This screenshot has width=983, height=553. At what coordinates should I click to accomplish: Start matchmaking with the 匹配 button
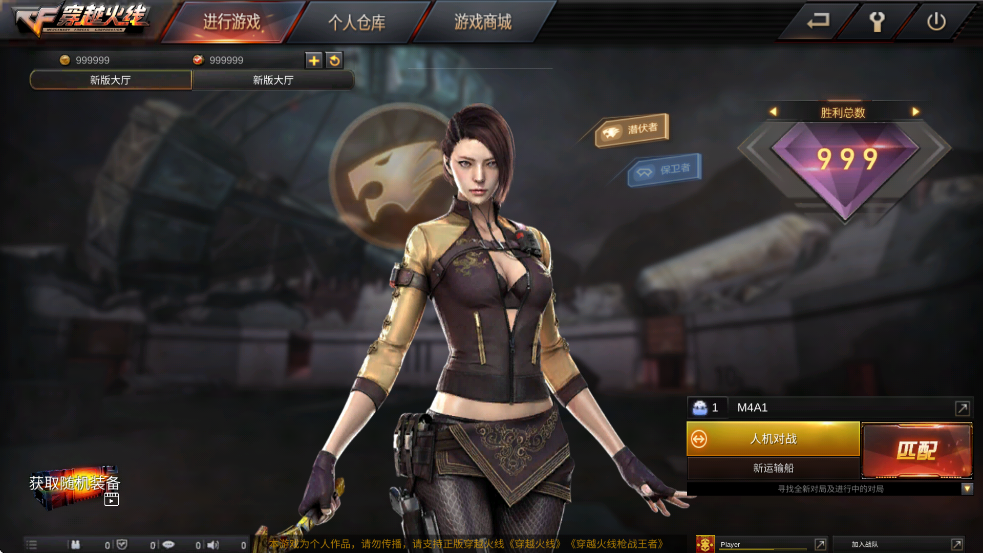pos(916,450)
